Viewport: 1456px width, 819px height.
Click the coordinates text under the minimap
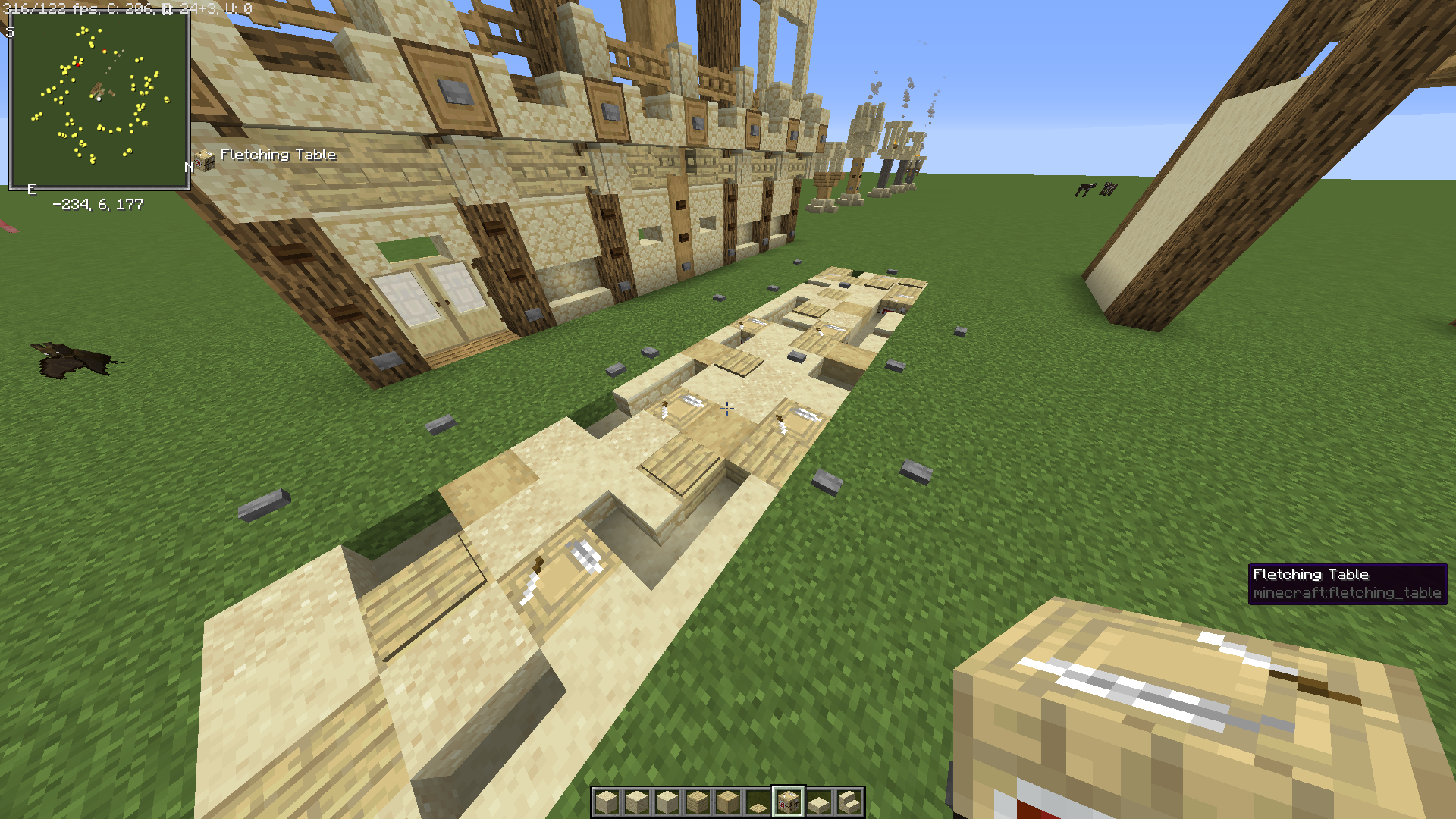[98, 203]
